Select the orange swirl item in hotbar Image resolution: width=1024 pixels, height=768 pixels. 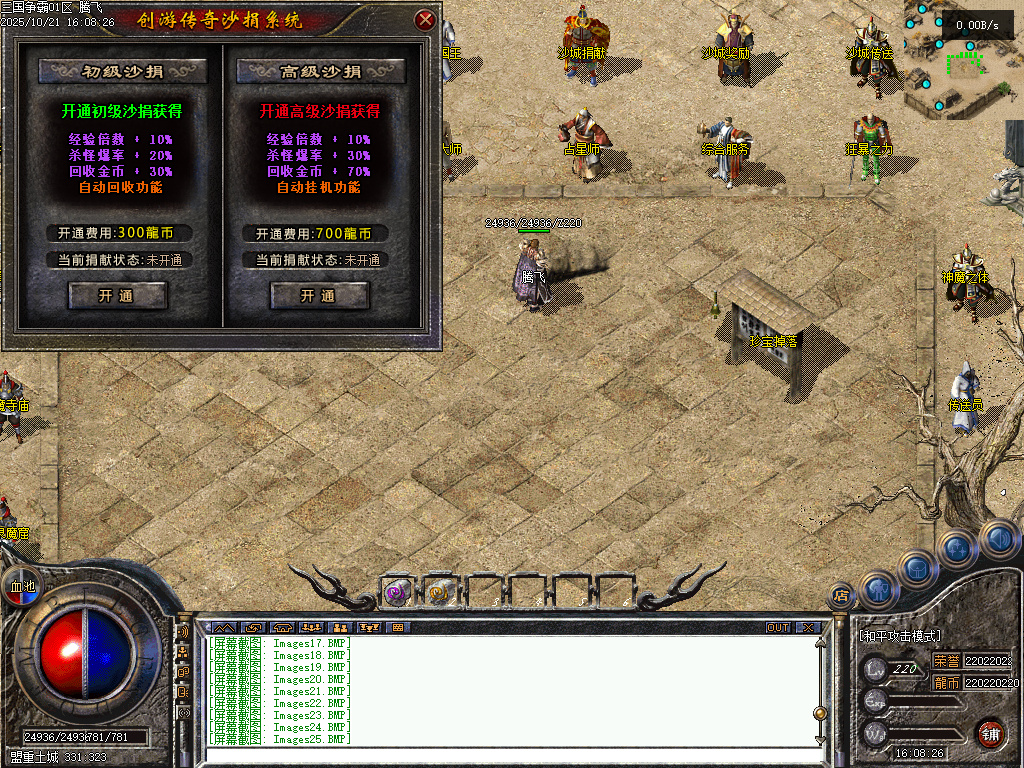click(x=439, y=593)
